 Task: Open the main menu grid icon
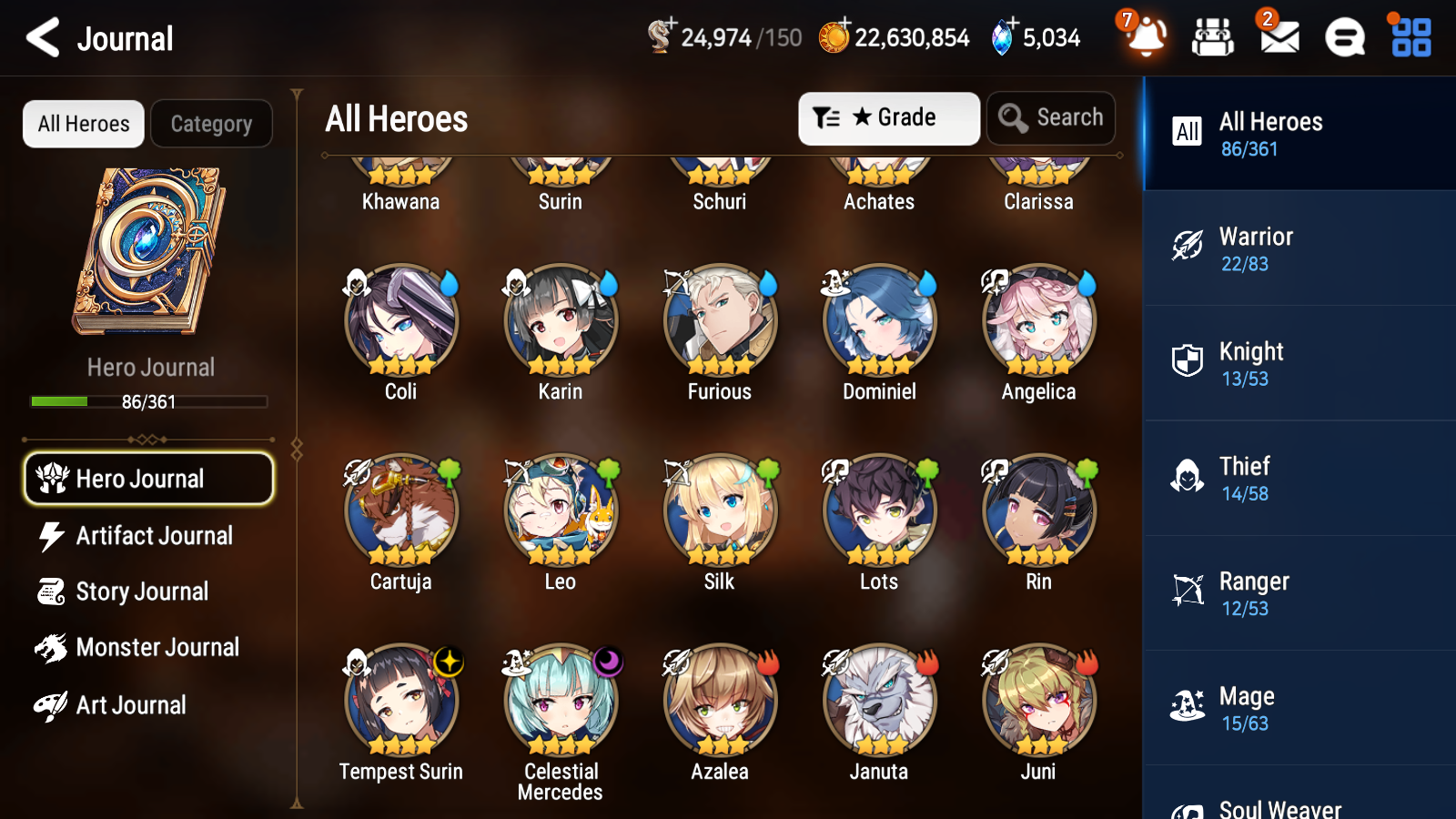(x=1409, y=38)
